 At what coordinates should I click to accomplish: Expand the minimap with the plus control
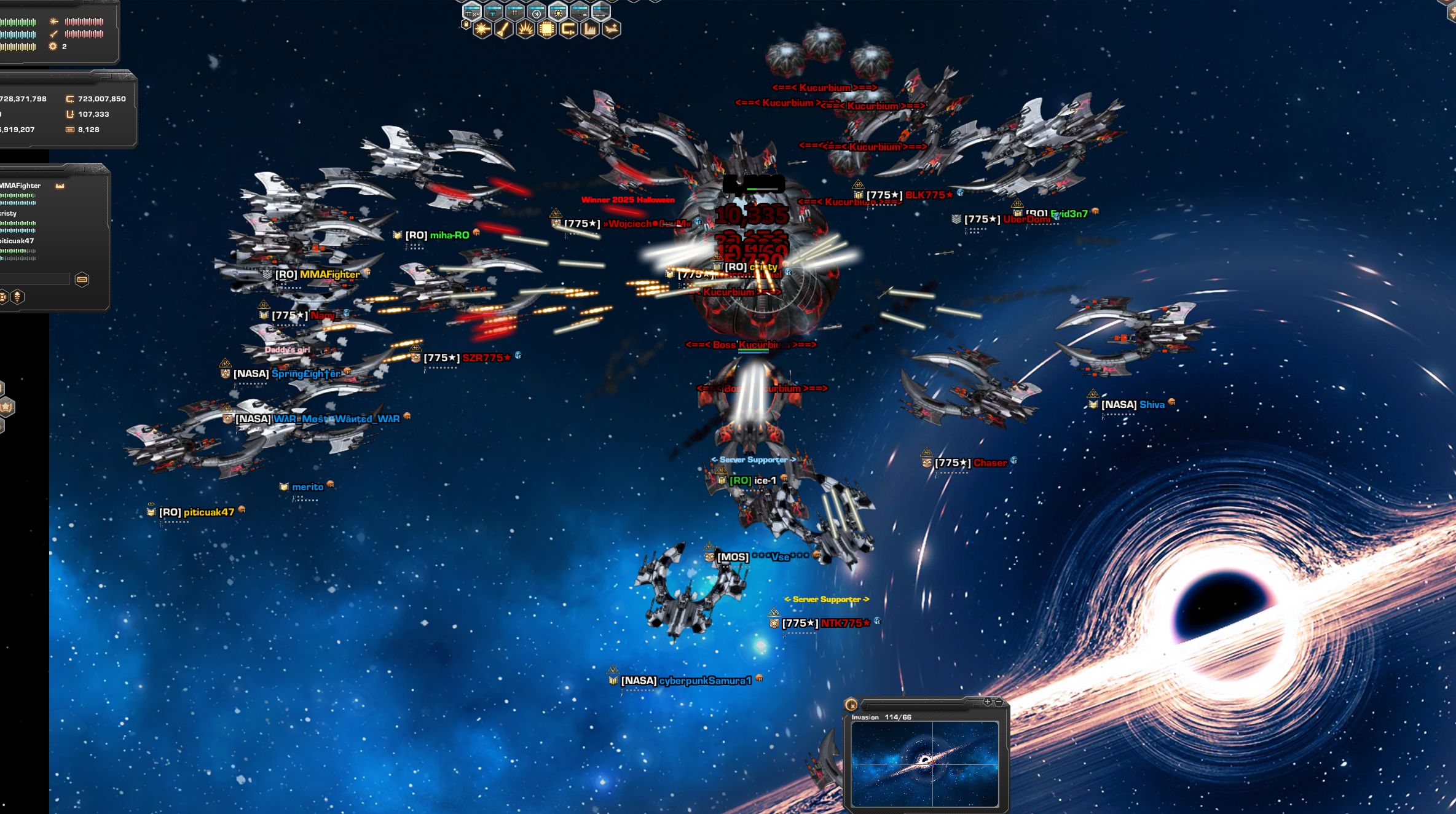point(988,702)
